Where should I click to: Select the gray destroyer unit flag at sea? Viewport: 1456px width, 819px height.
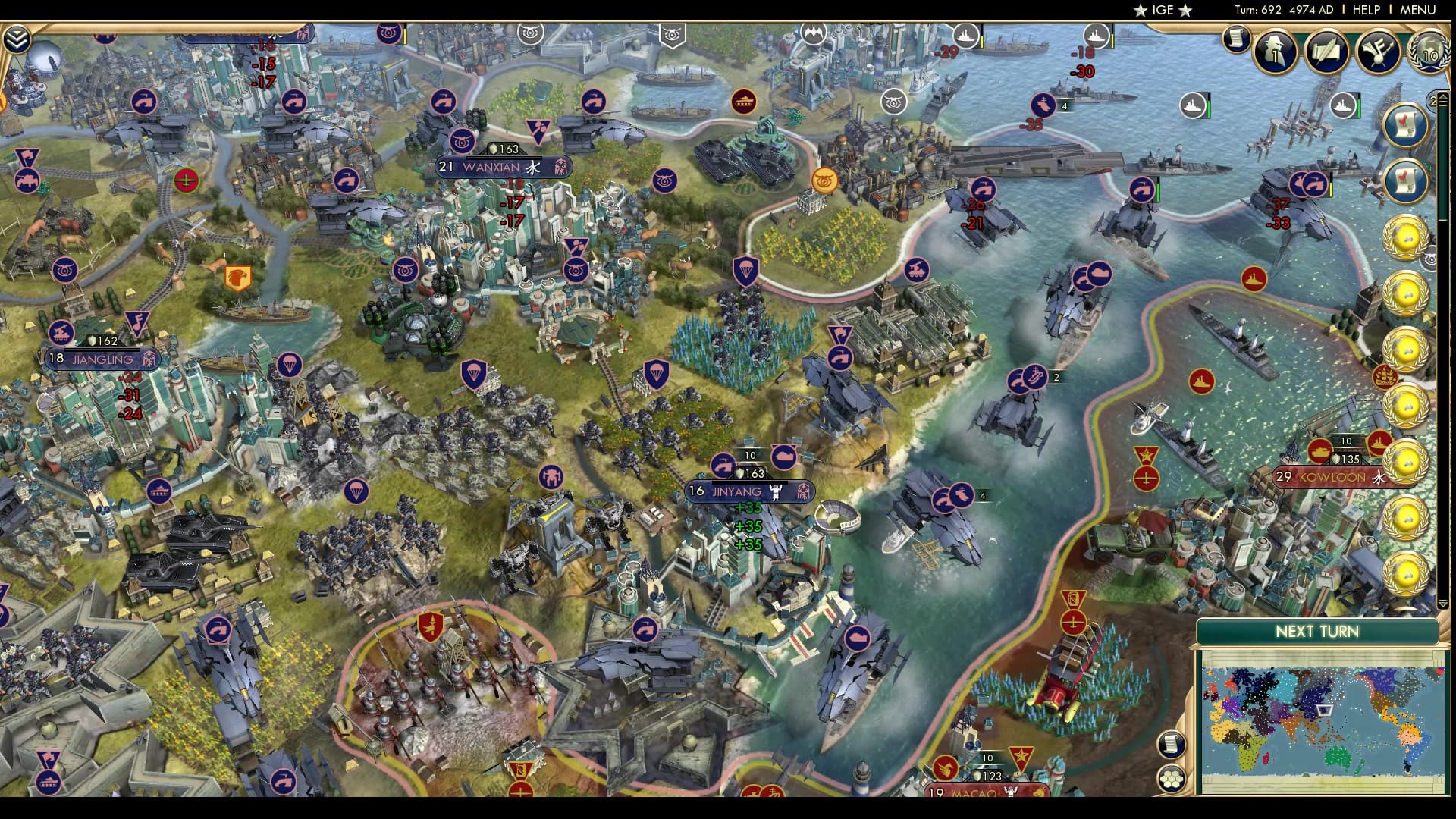pos(1193,105)
